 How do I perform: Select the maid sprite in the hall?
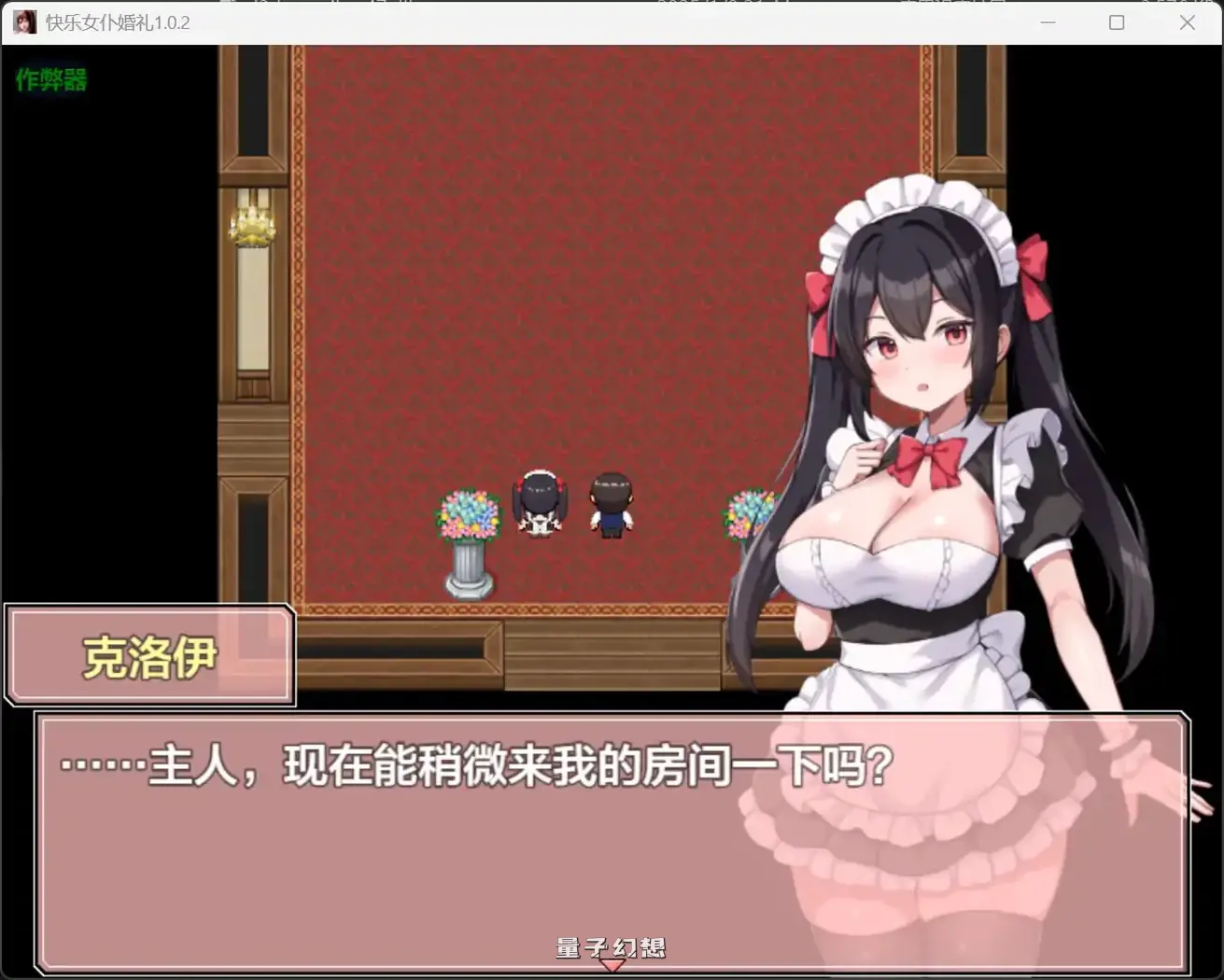click(540, 504)
